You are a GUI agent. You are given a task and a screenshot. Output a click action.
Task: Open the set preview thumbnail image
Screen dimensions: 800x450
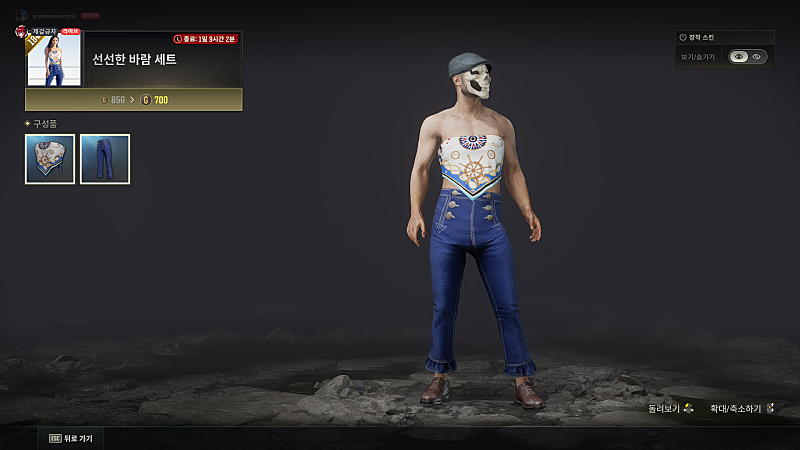coord(54,60)
